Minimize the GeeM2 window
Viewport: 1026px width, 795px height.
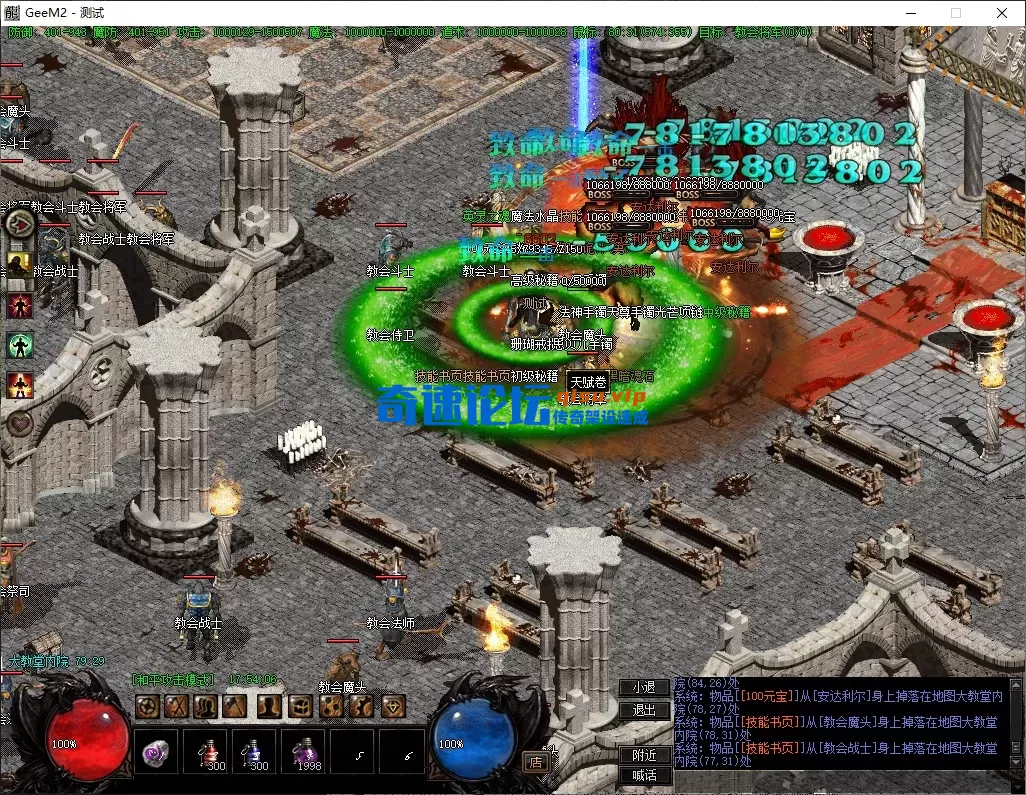910,13
